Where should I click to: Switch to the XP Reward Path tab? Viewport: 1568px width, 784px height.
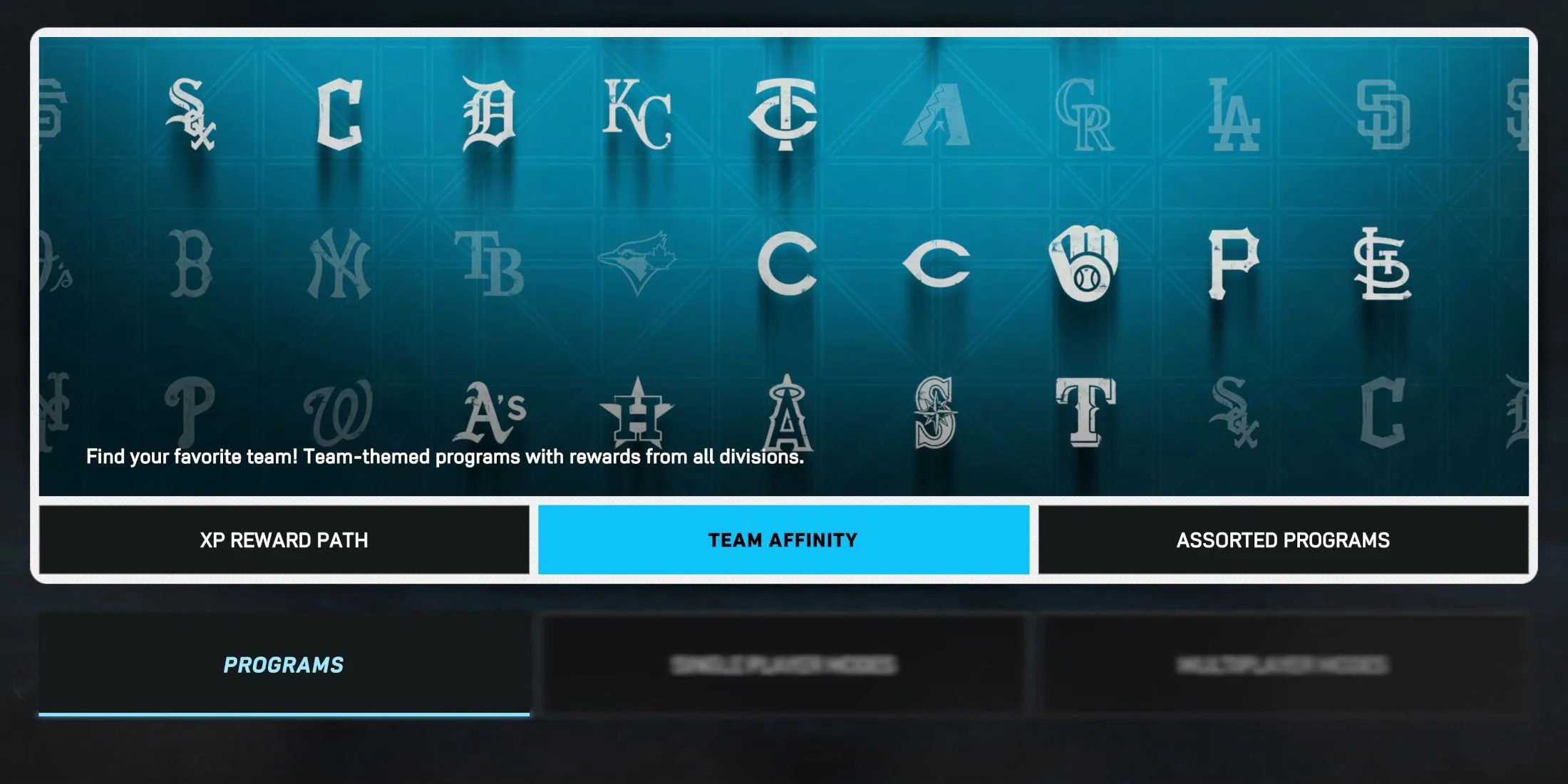click(284, 540)
